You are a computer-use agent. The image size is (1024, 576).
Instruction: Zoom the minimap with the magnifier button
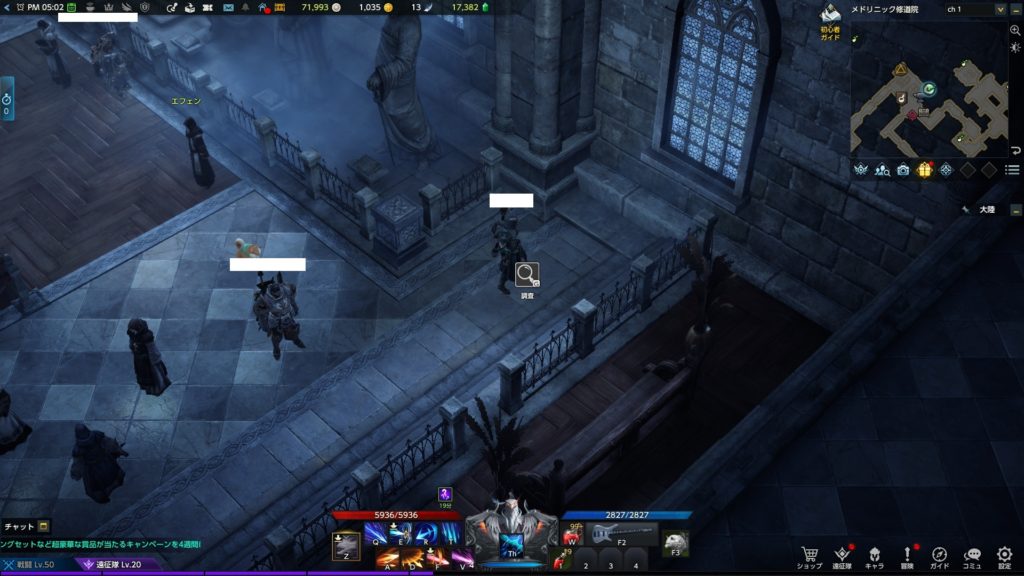1016,31
